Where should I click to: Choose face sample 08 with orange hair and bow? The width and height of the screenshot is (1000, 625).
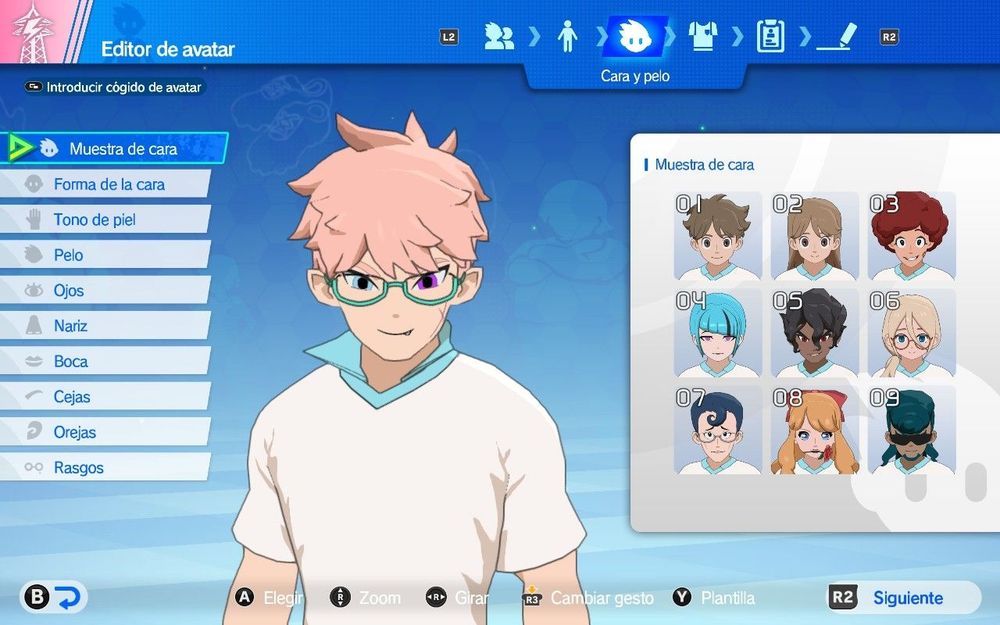815,431
